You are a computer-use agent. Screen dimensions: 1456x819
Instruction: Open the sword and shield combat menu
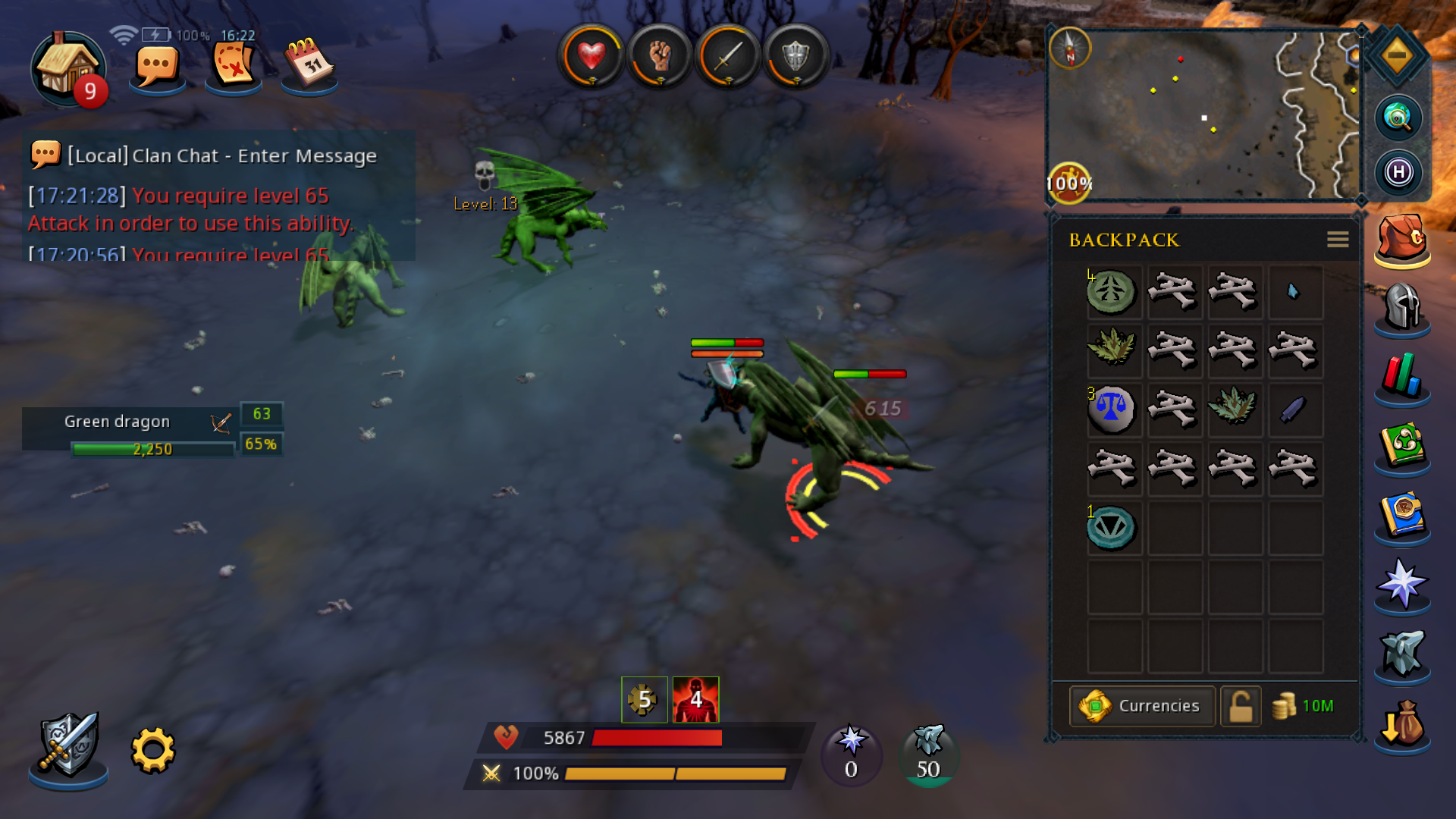click(x=68, y=745)
